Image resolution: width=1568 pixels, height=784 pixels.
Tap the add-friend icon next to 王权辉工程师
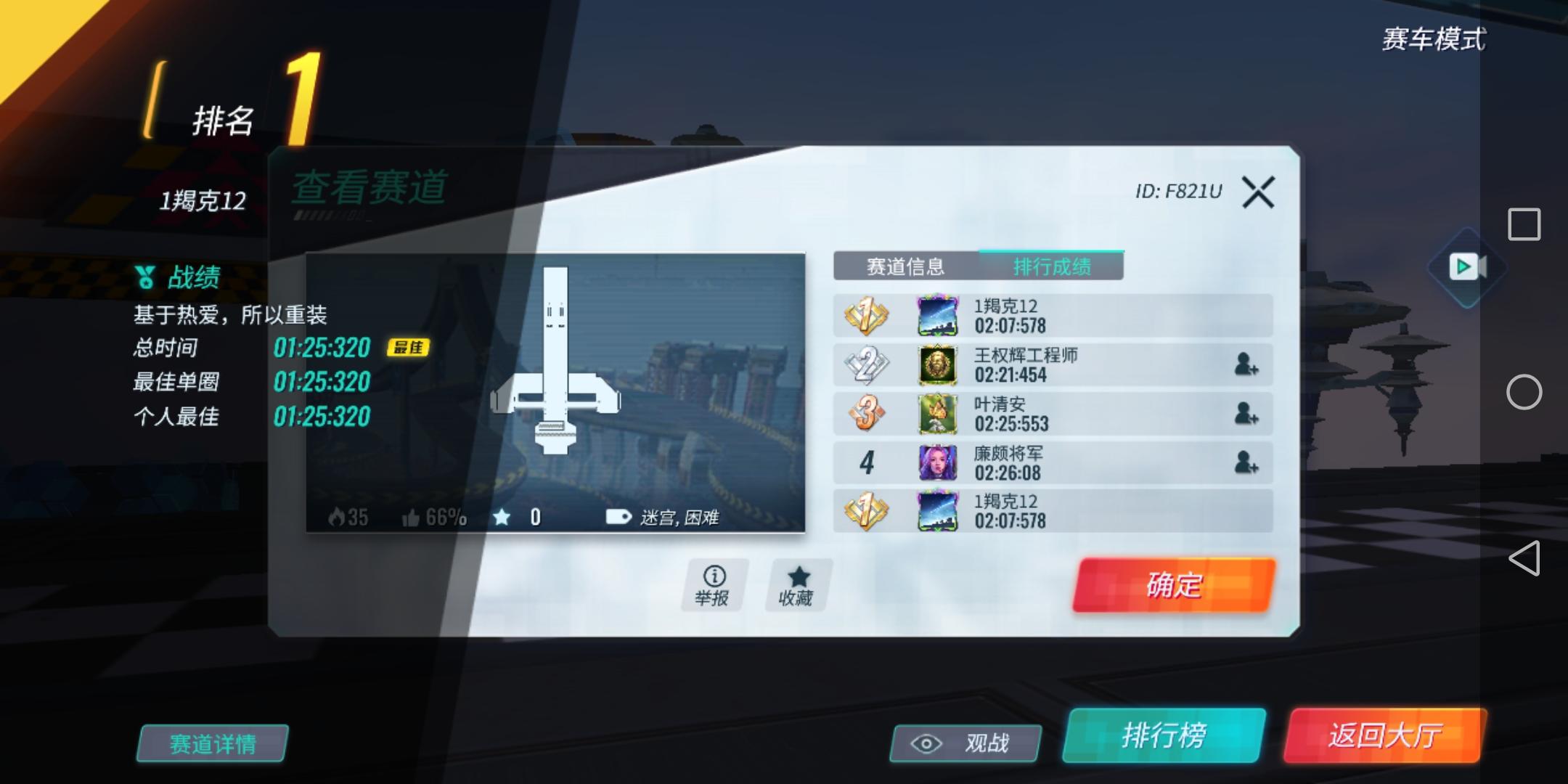tap(1250, 364)
